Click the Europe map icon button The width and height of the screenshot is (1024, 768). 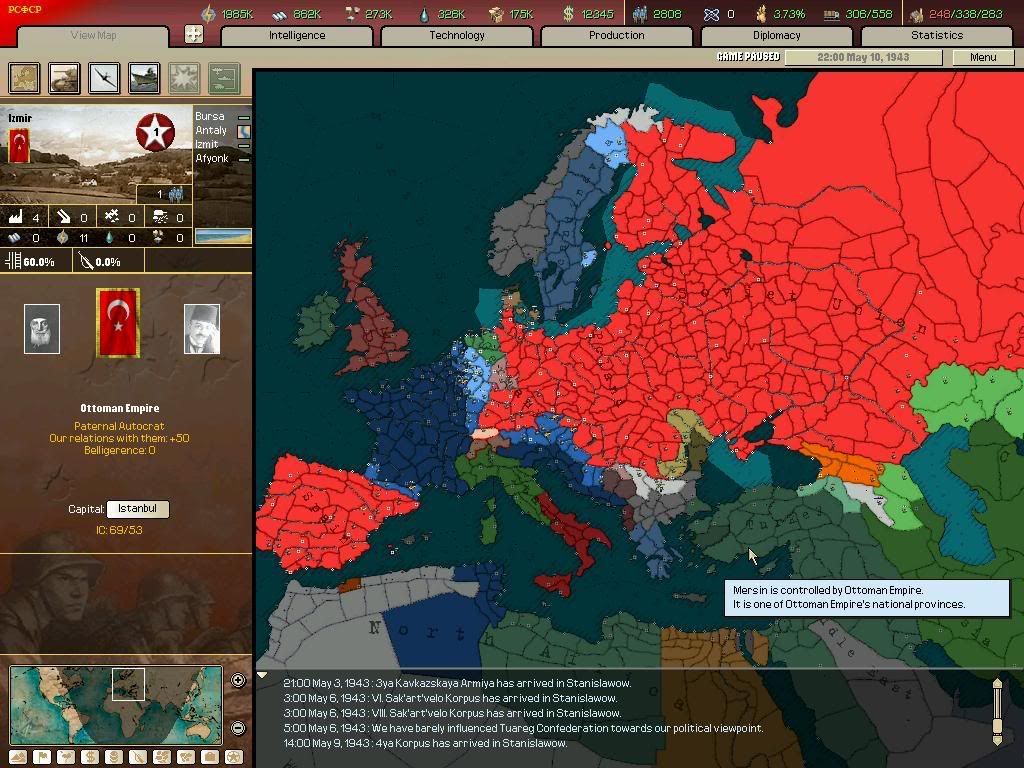pyautogui.click(x=25, y=77)
